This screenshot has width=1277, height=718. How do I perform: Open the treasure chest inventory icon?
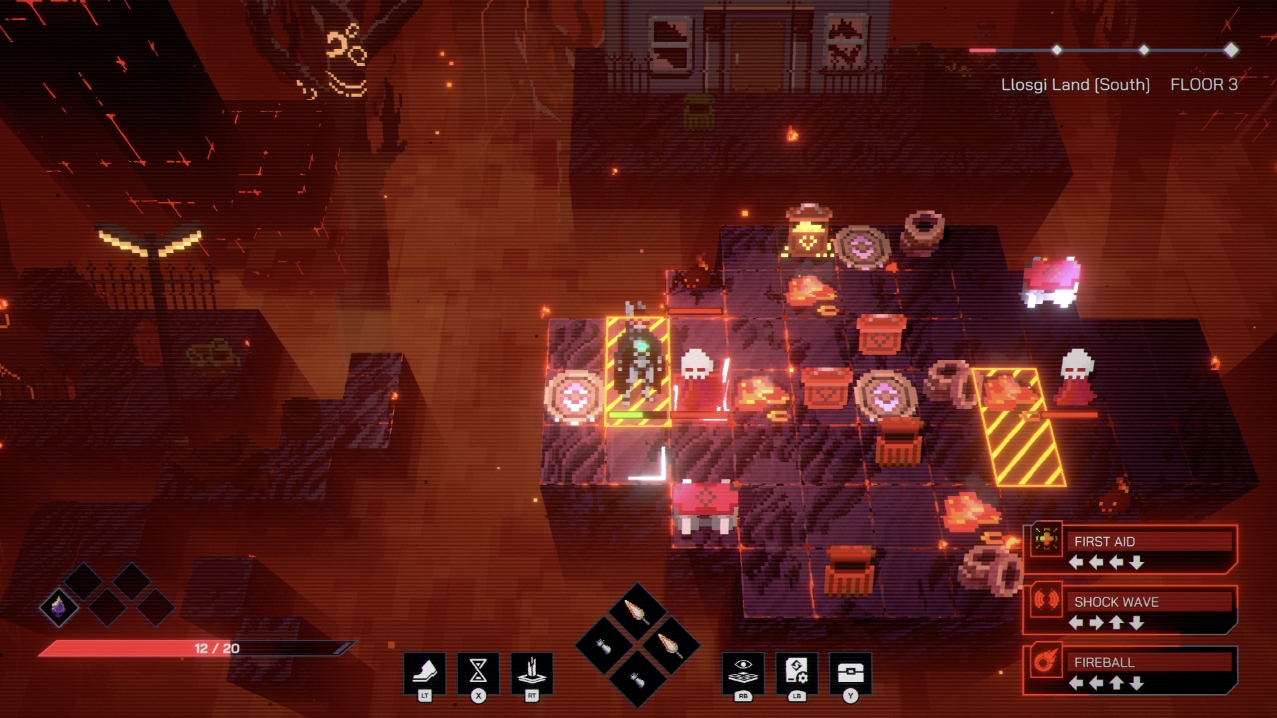[850, 672]
